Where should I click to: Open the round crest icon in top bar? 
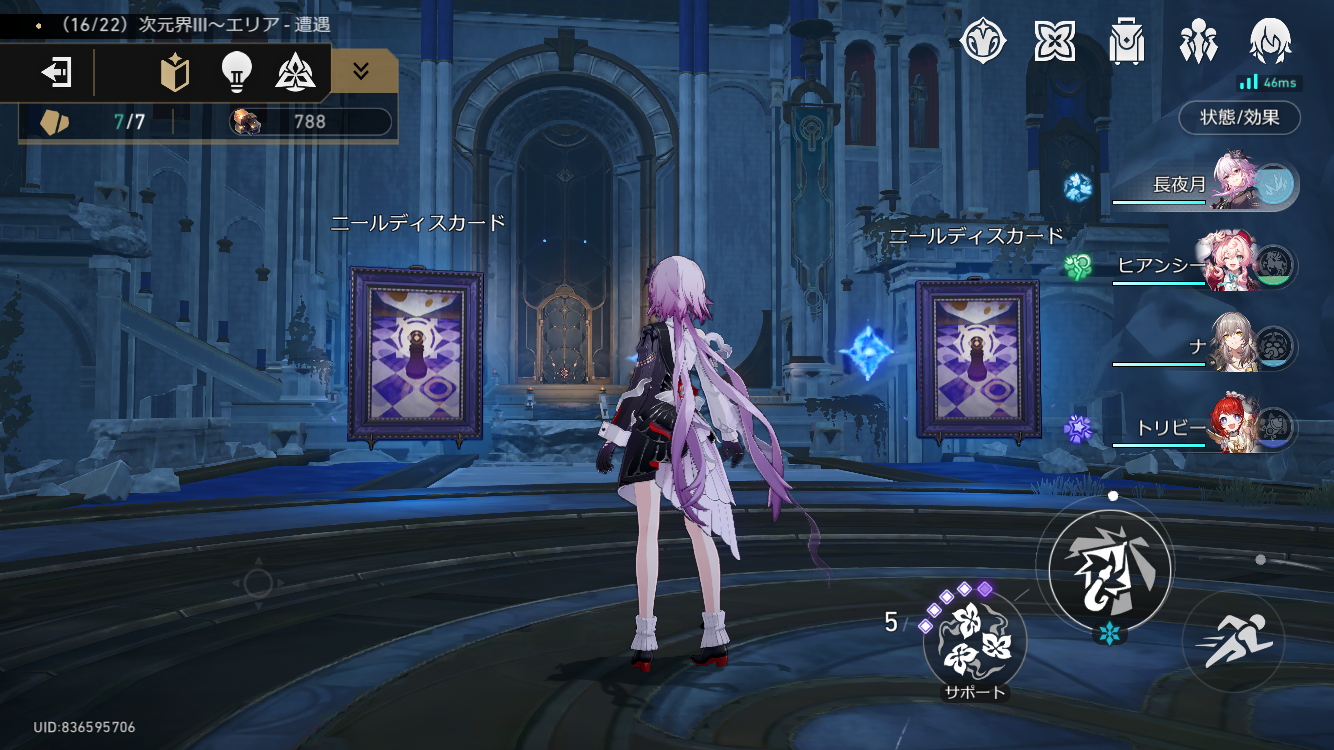(x=984, y=41)
